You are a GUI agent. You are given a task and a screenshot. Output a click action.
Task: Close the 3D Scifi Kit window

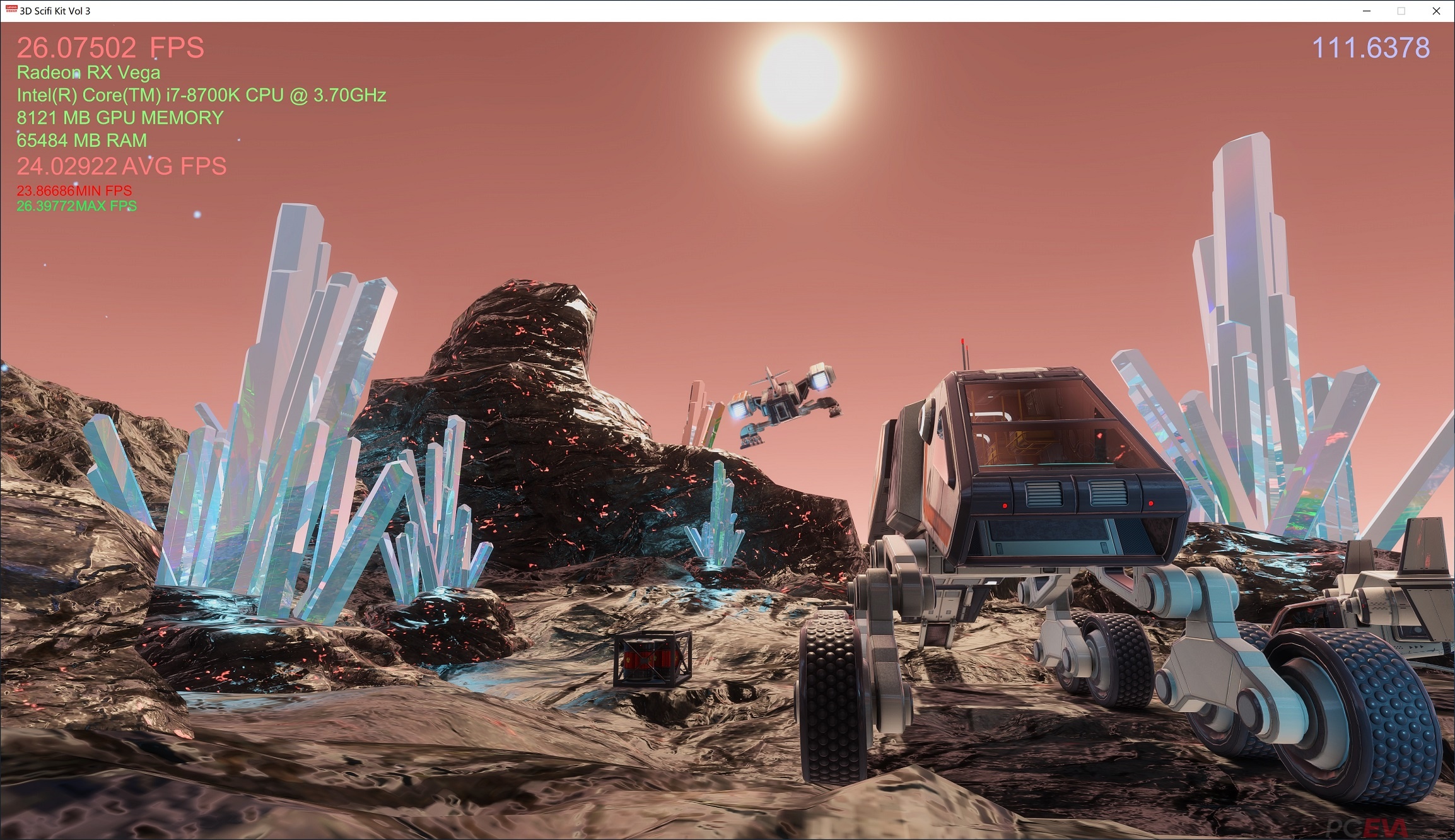pyautogui.click(x=1436, y=11)
